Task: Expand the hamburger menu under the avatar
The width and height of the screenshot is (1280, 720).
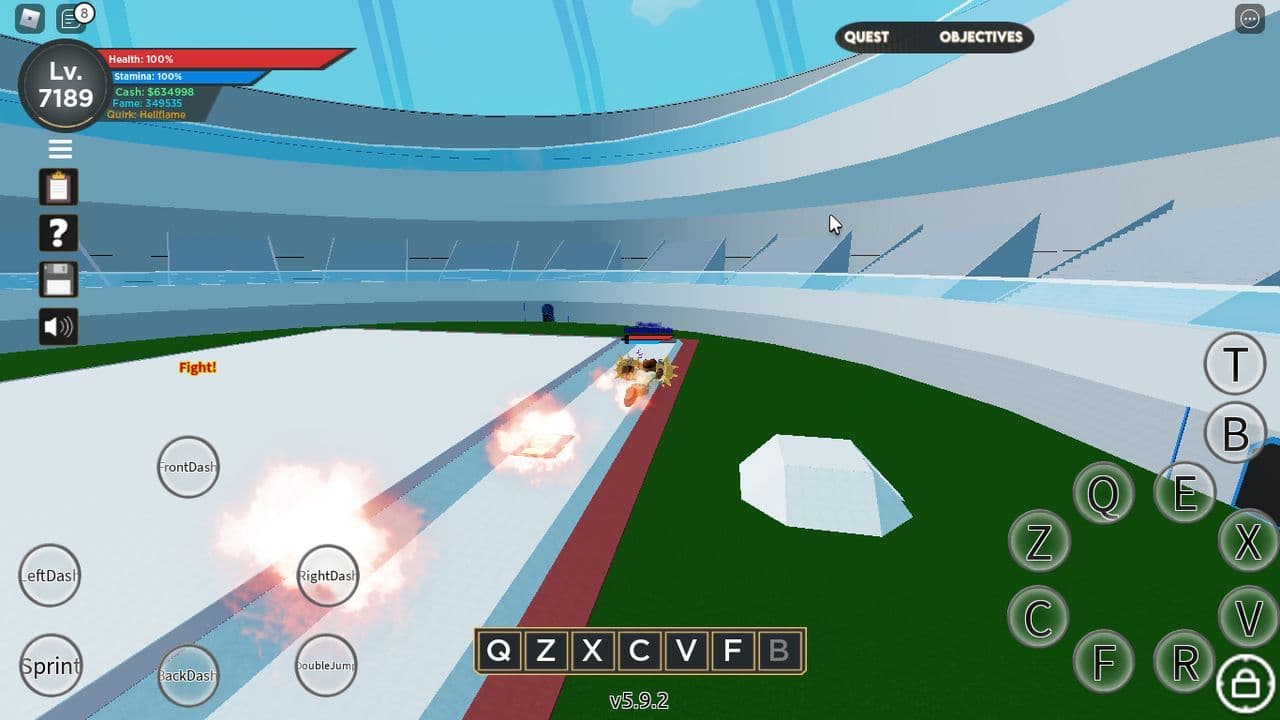Action: (x=59, y=148)
